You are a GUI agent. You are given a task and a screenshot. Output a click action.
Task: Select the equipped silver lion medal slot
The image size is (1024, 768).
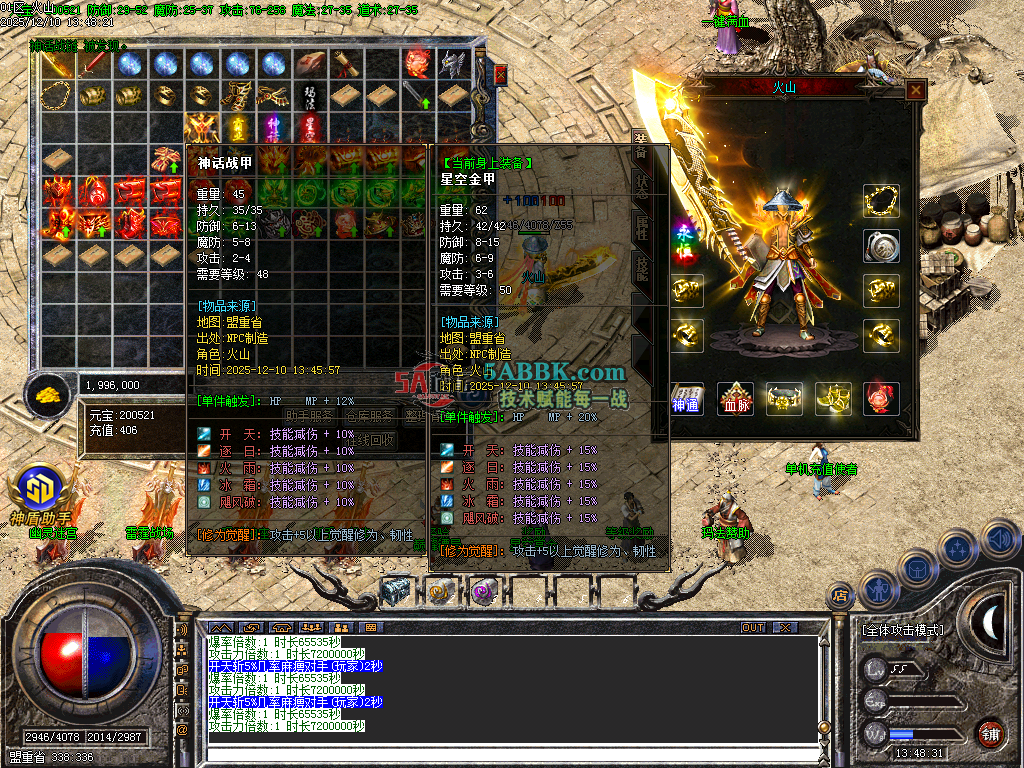881,246
